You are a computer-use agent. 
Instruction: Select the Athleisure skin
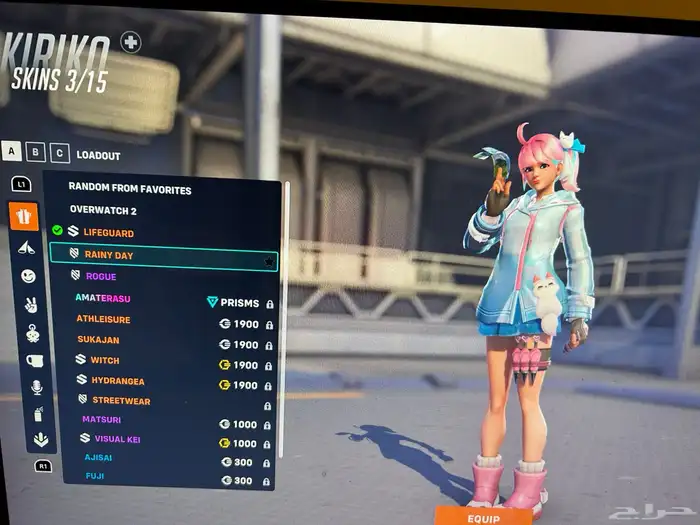[x=103, y=321]
